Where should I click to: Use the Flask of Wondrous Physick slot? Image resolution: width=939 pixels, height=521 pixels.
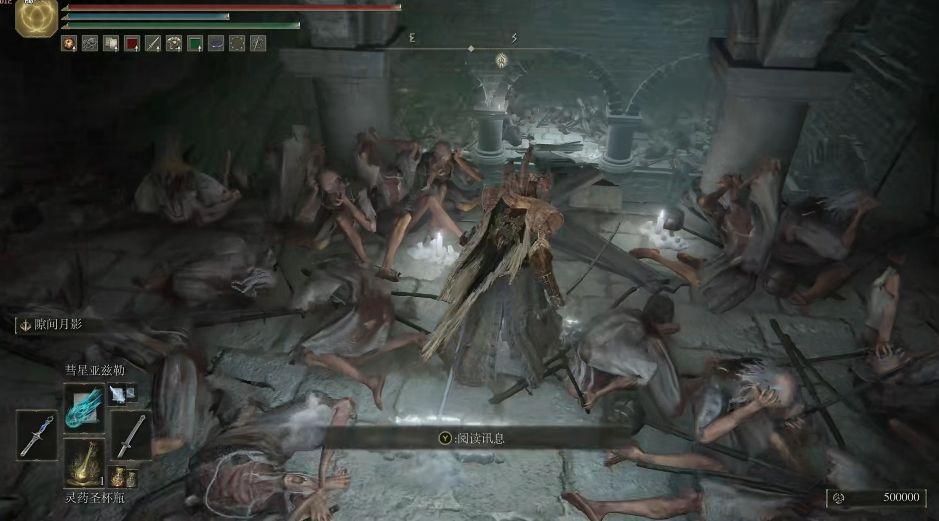pos(84,461)
